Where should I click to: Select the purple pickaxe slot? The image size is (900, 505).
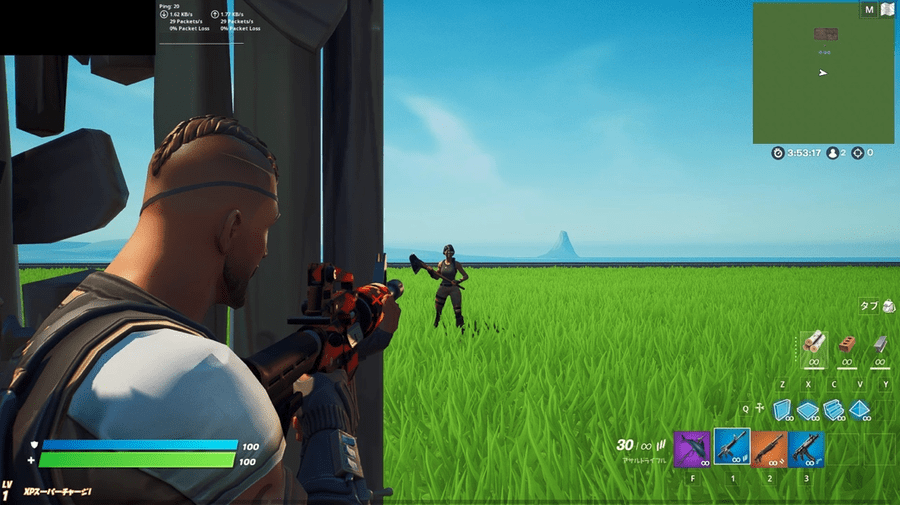(692, 449)
